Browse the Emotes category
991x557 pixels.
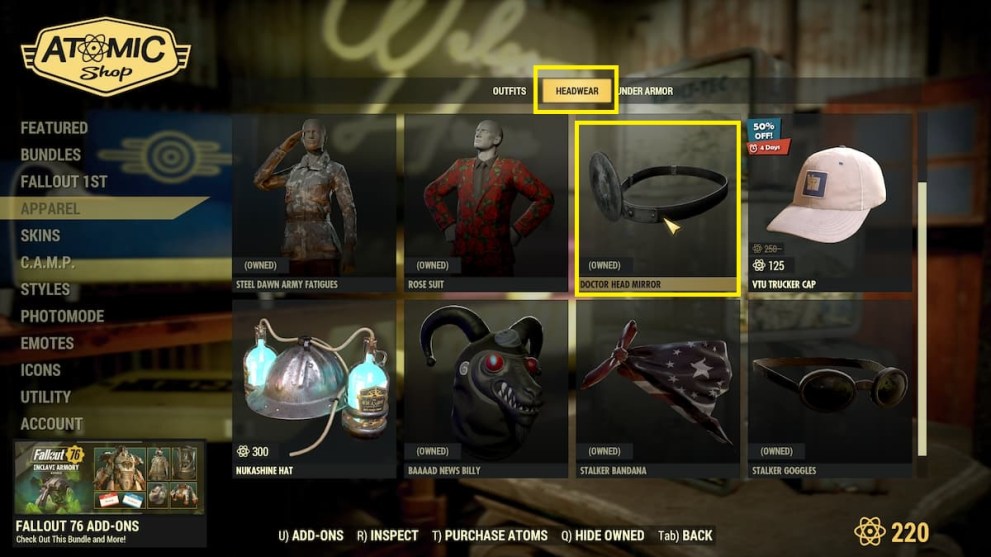48,343
